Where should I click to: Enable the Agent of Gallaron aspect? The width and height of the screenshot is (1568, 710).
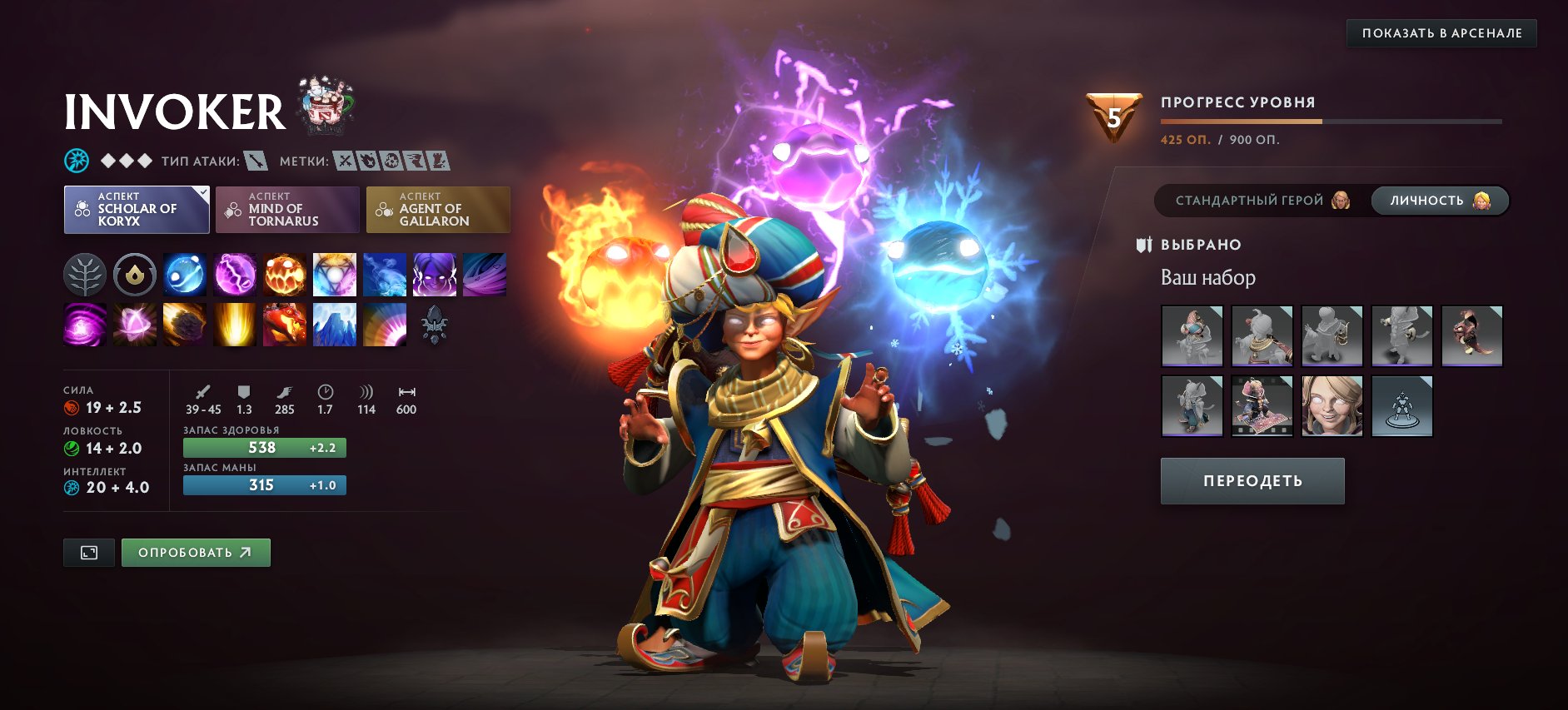pos(439,210)
